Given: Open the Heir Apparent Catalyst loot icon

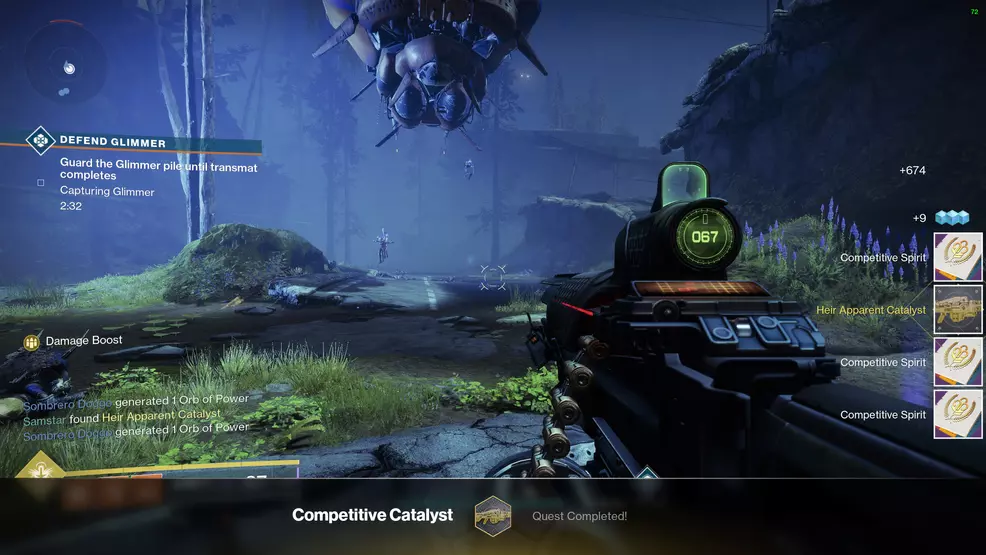Looking at the screenshot, I should point(958,310).
